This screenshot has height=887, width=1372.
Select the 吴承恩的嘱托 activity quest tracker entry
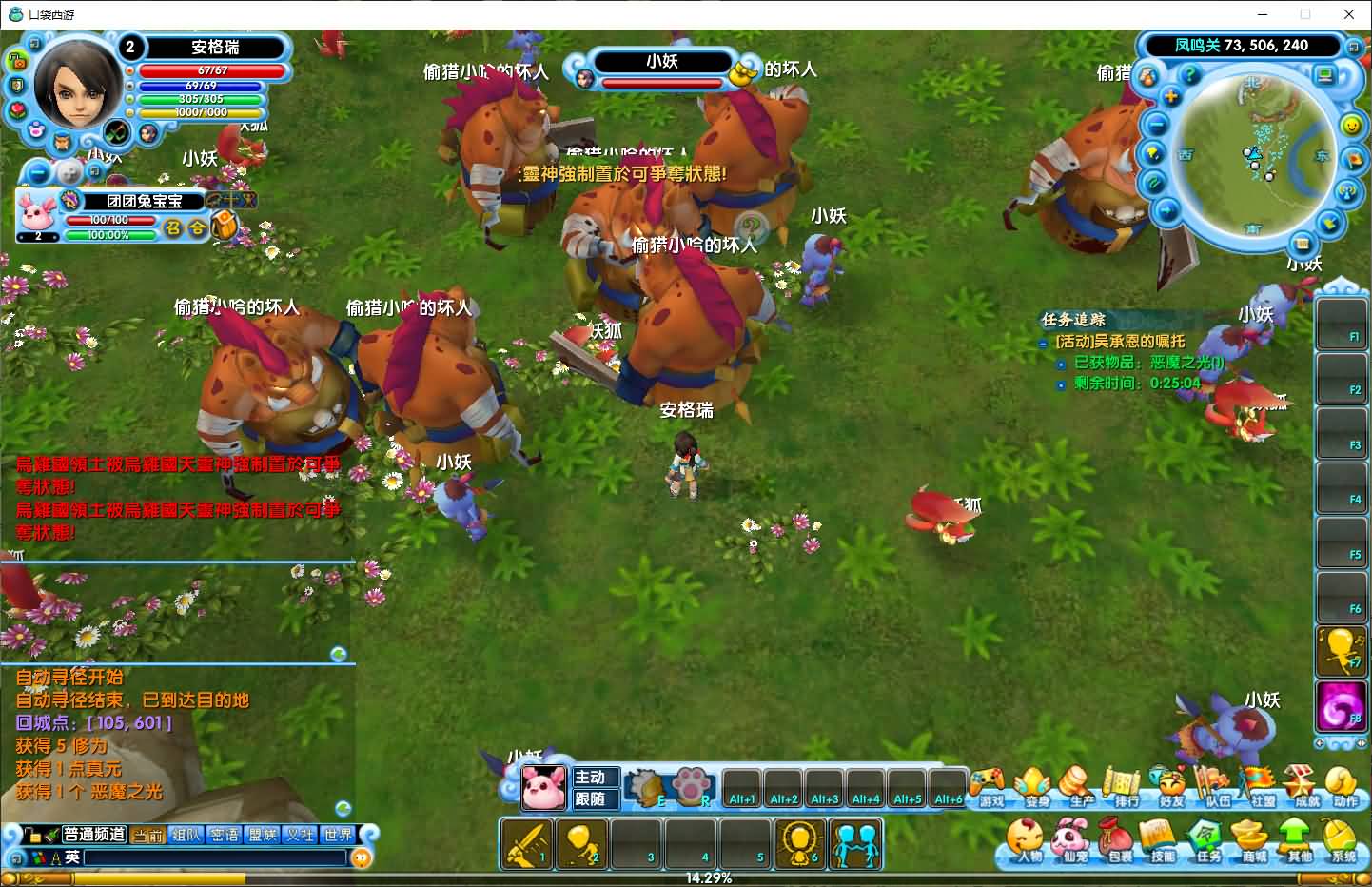[1121, 341]
